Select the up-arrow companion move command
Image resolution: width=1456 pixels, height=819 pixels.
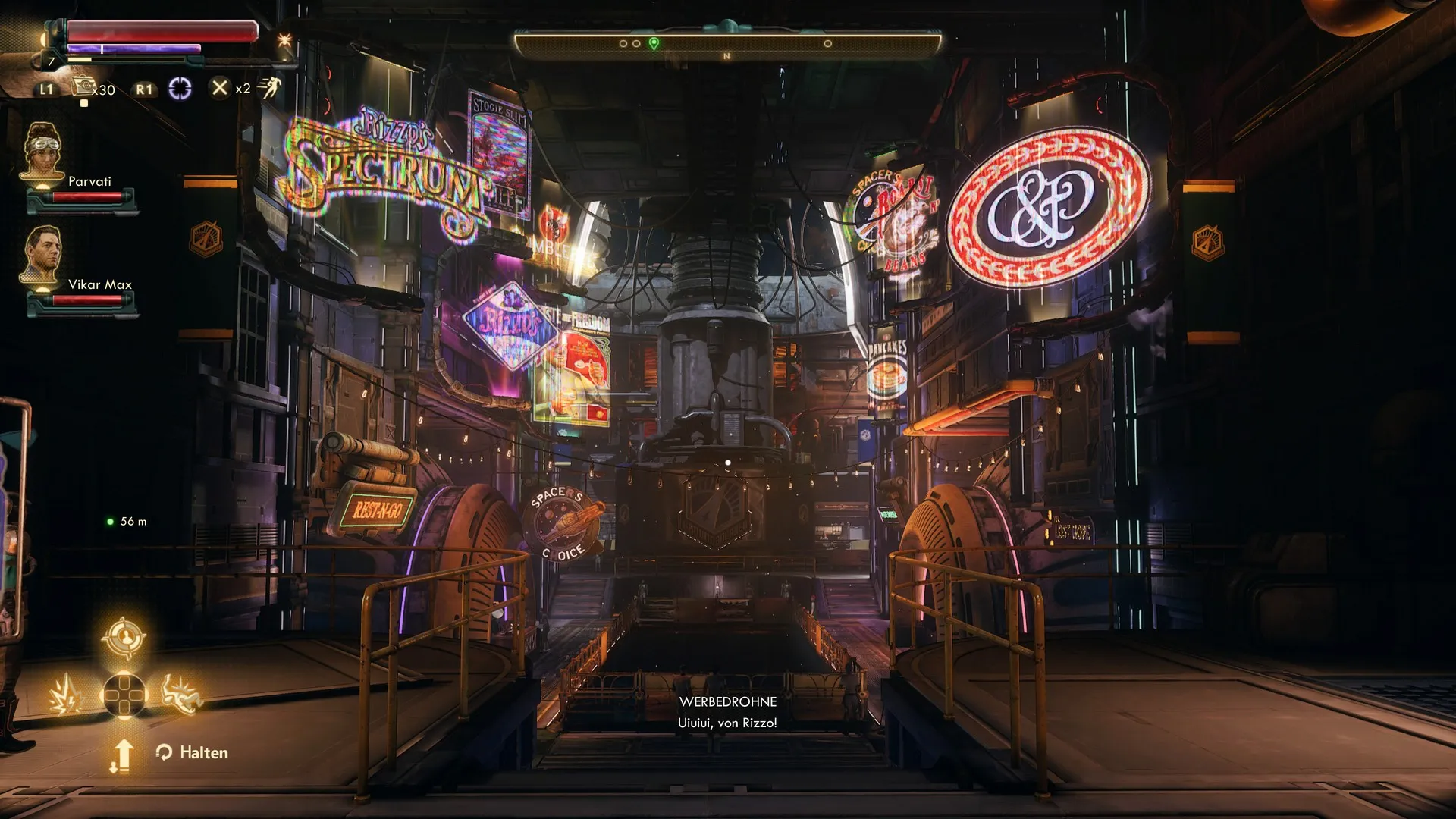click(122, 755)
